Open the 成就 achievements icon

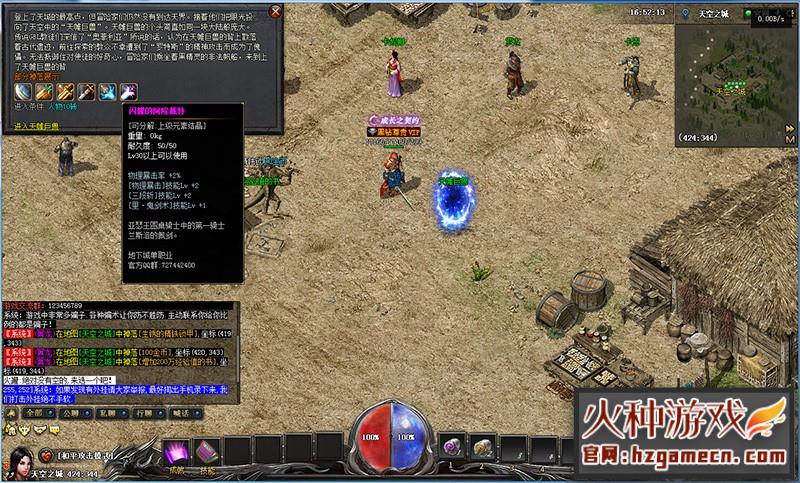[x=177, y=453]
